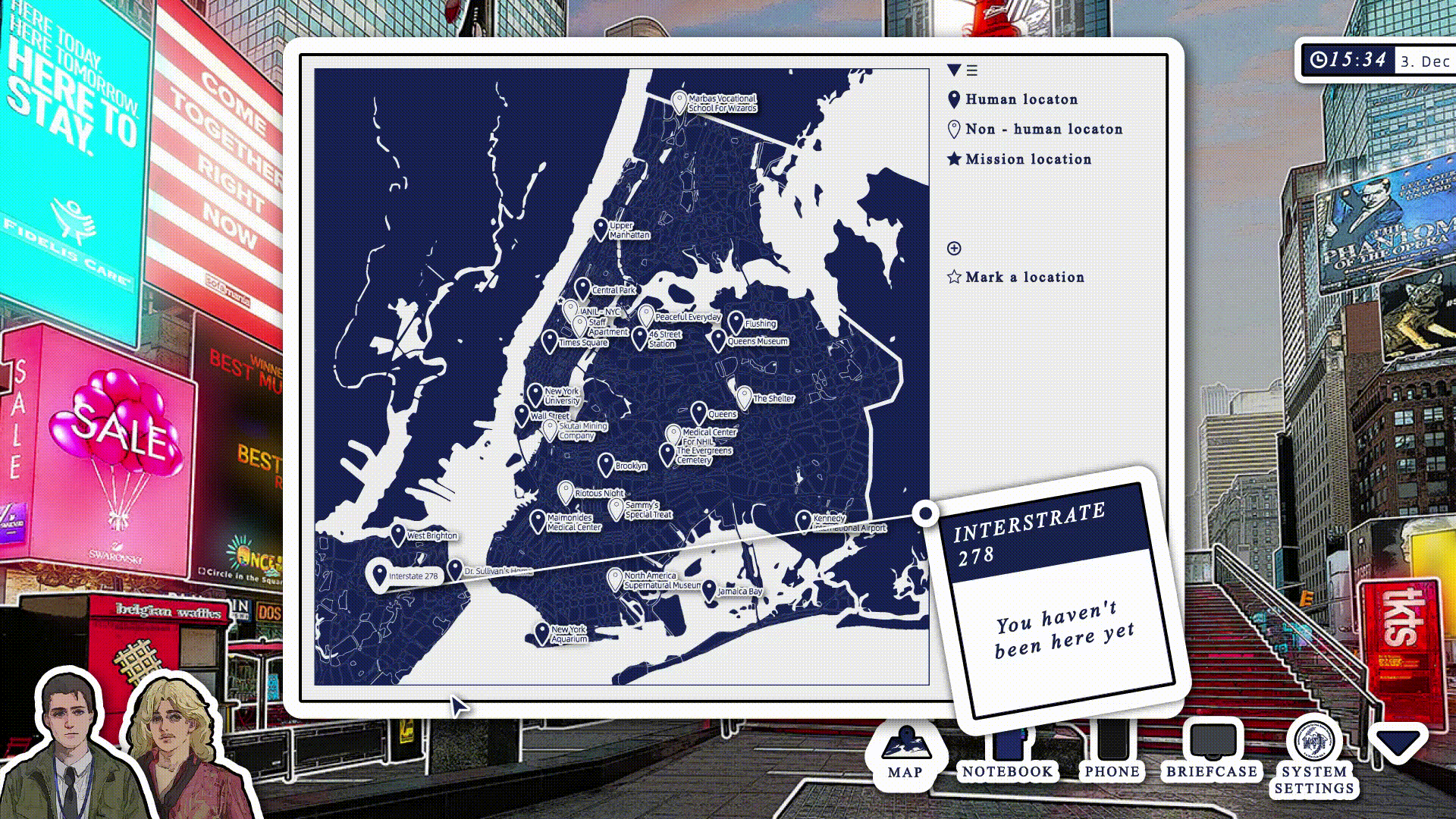The width and height of the screenshot is (1456, 819).
Task: Open the Phone
Action: tap(1112, 751)
